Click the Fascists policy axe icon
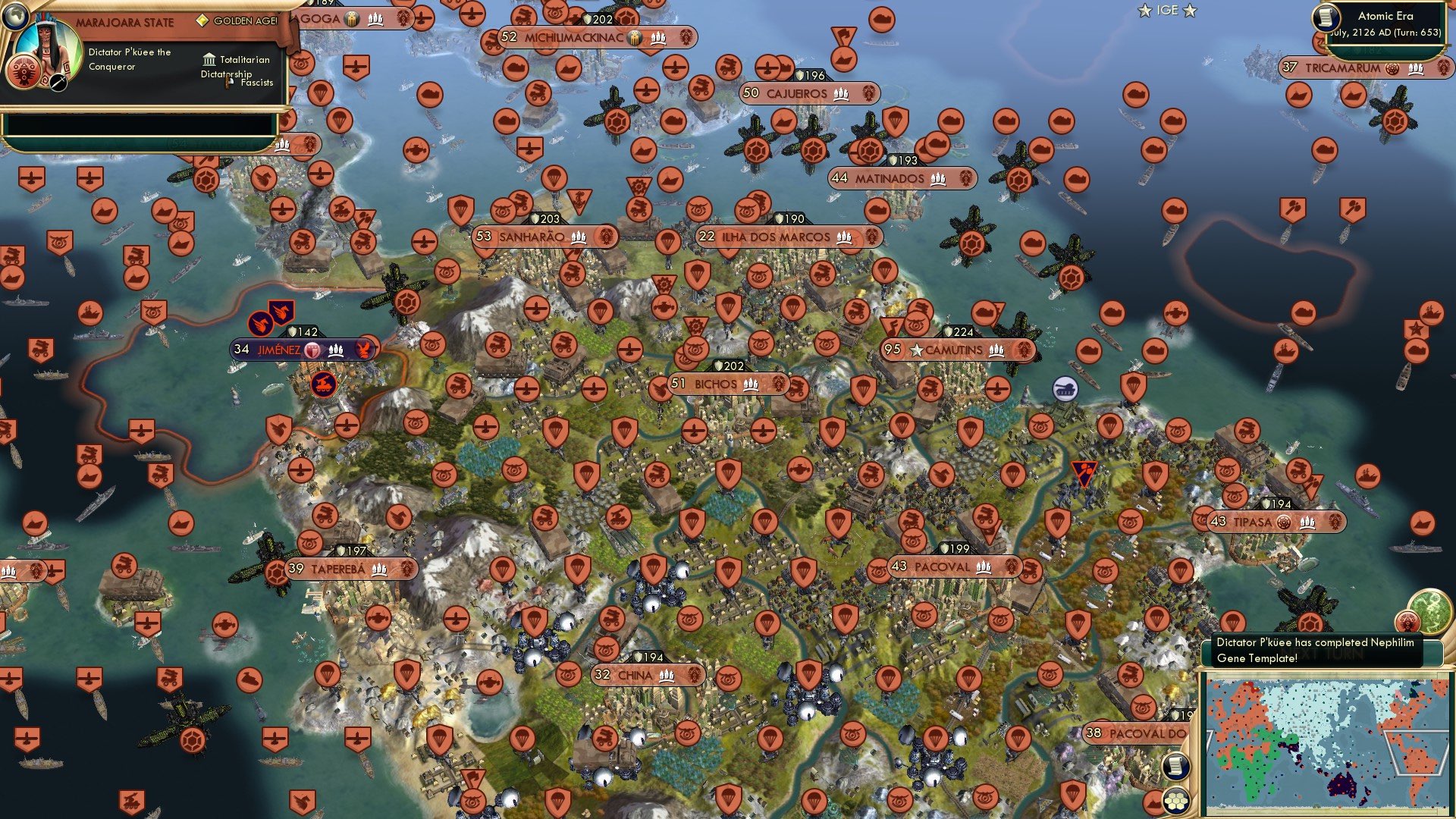Screen dimensions: 1456x819 click(228, 81)
